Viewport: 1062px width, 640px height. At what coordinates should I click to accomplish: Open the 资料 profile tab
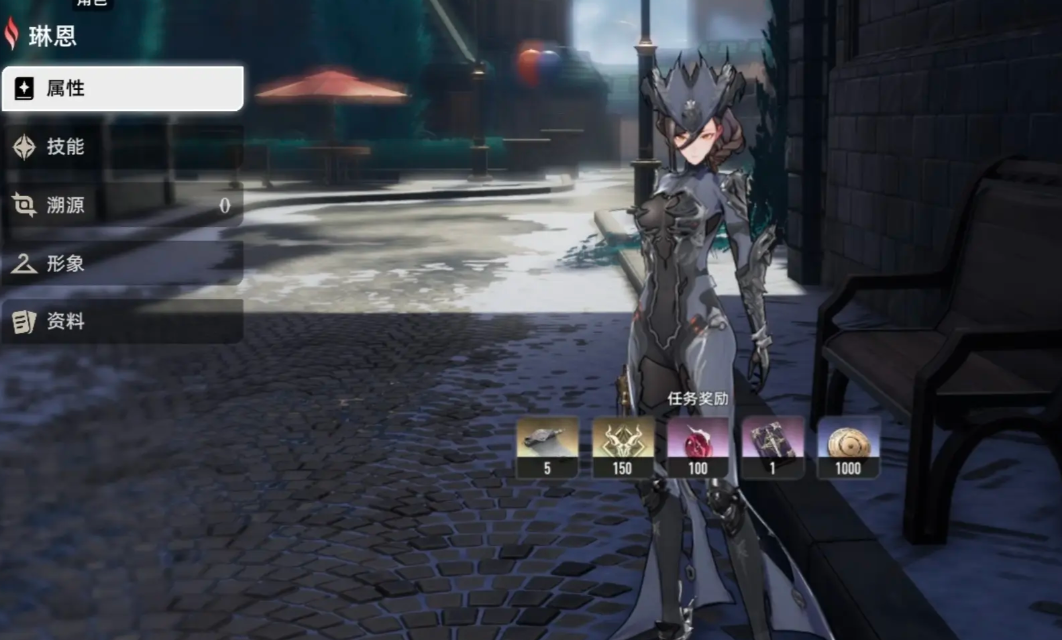[x=122, y=322]
